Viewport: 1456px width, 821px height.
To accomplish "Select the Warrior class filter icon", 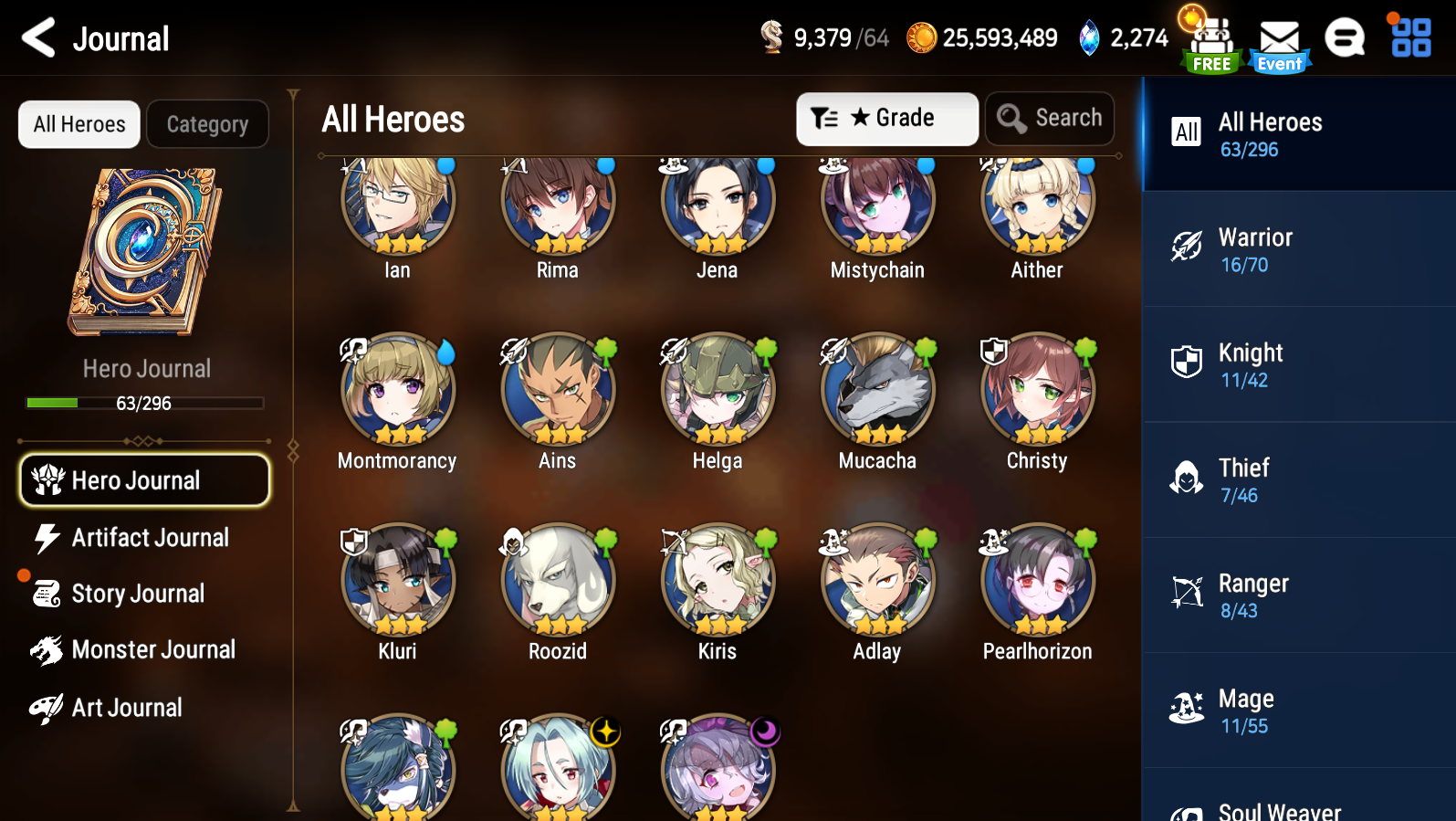I will [x=1185, y=247].
